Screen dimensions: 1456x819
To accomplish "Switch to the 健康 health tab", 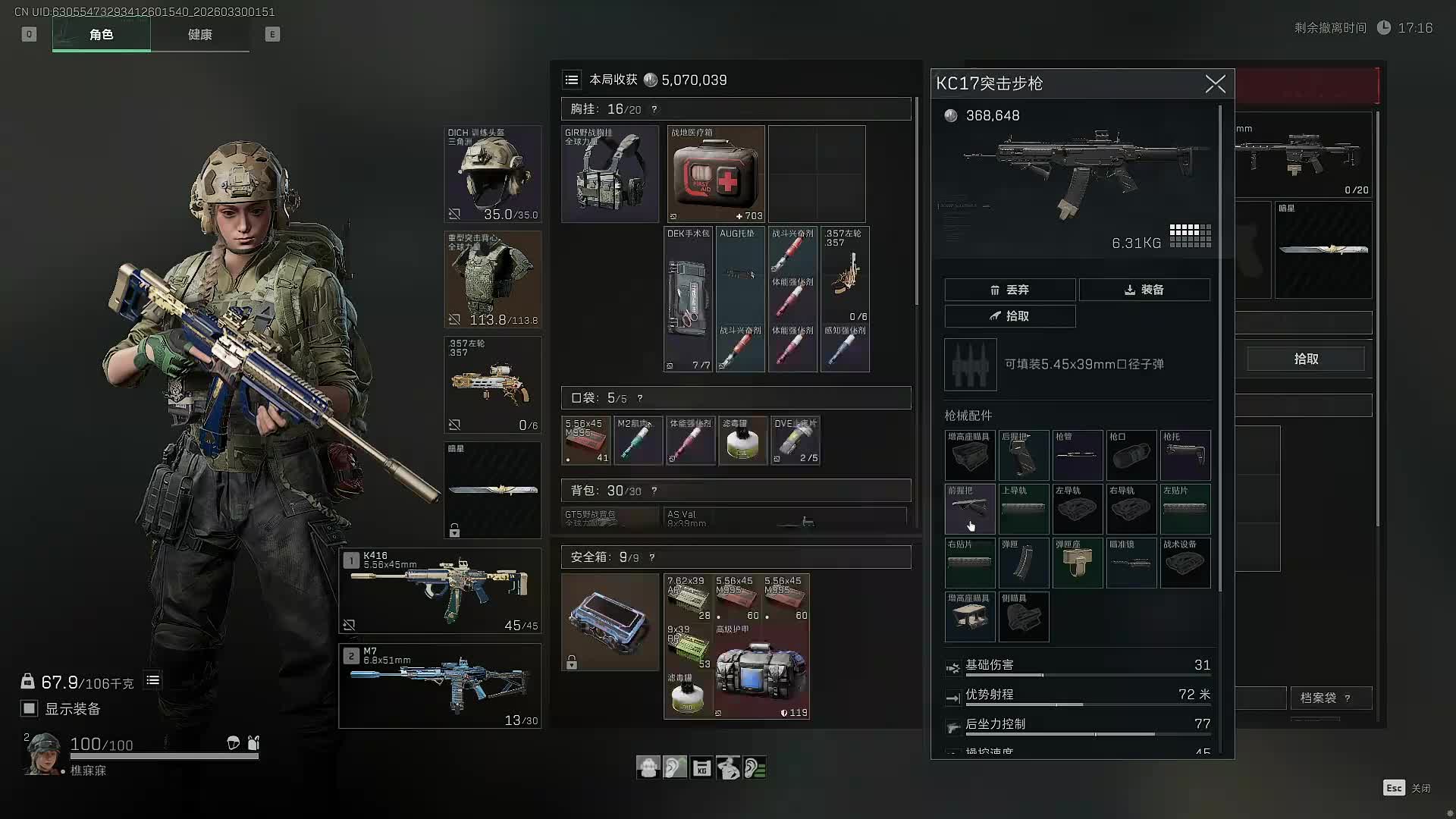I will tap(199, 35).
